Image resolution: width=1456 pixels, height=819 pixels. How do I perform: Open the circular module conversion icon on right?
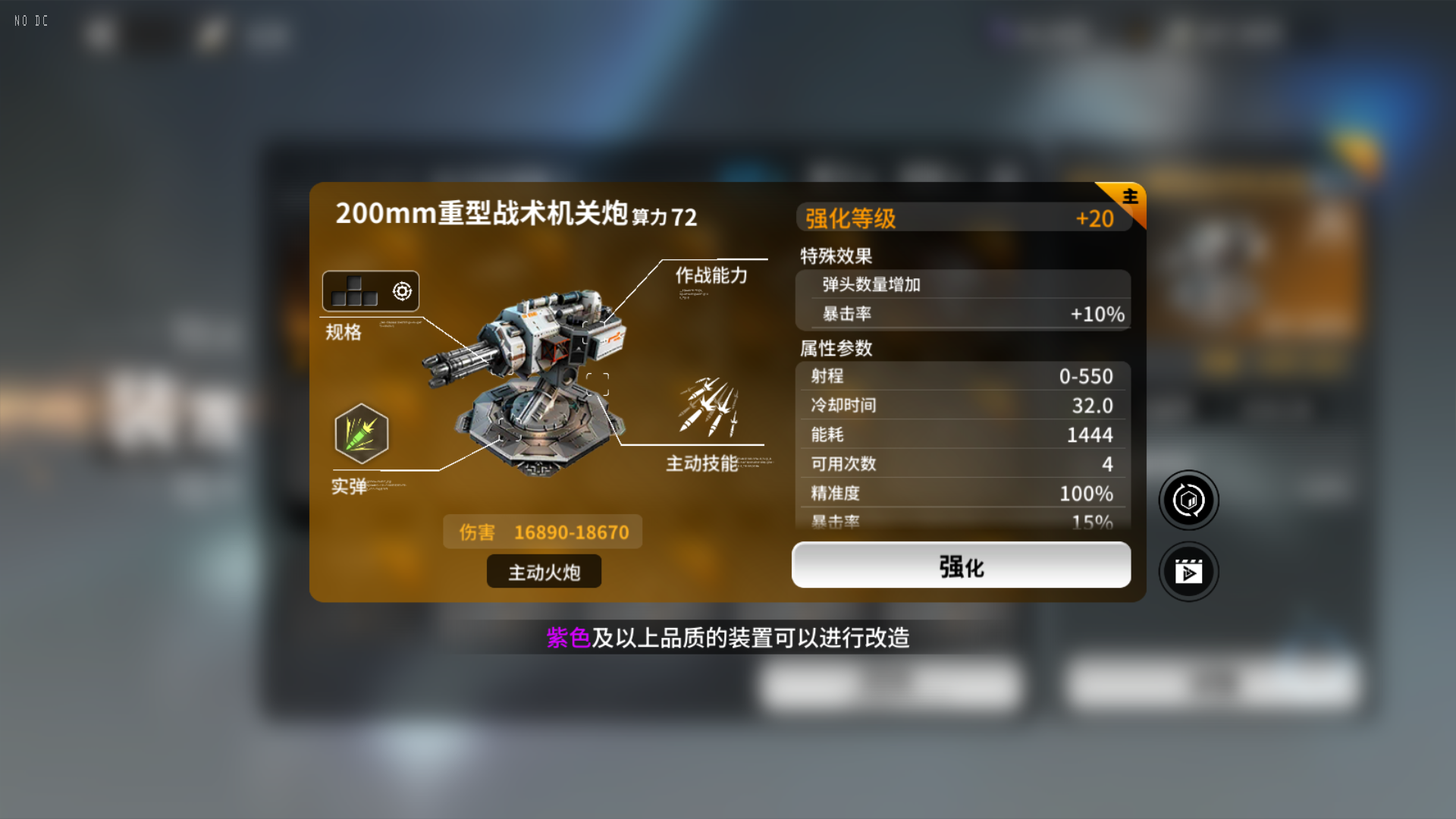(x=1188, y=500)
